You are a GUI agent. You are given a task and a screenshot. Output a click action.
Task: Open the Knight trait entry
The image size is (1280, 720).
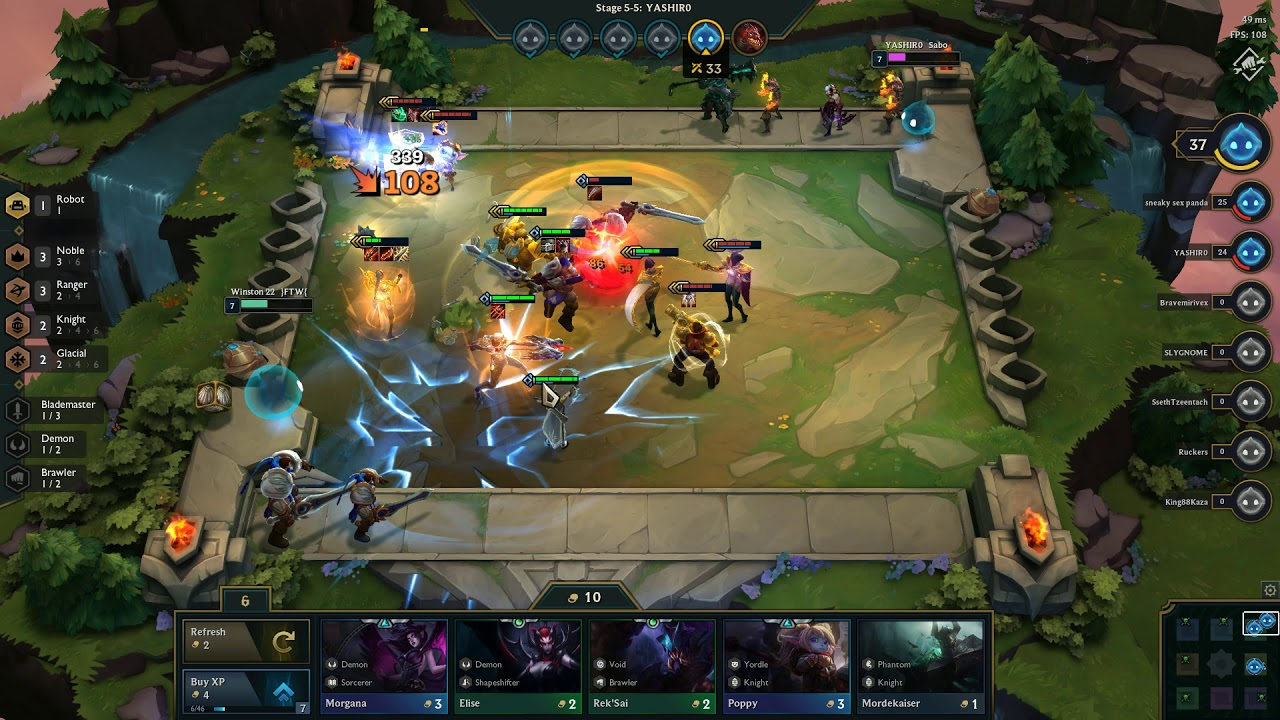(x=60, y=324)
